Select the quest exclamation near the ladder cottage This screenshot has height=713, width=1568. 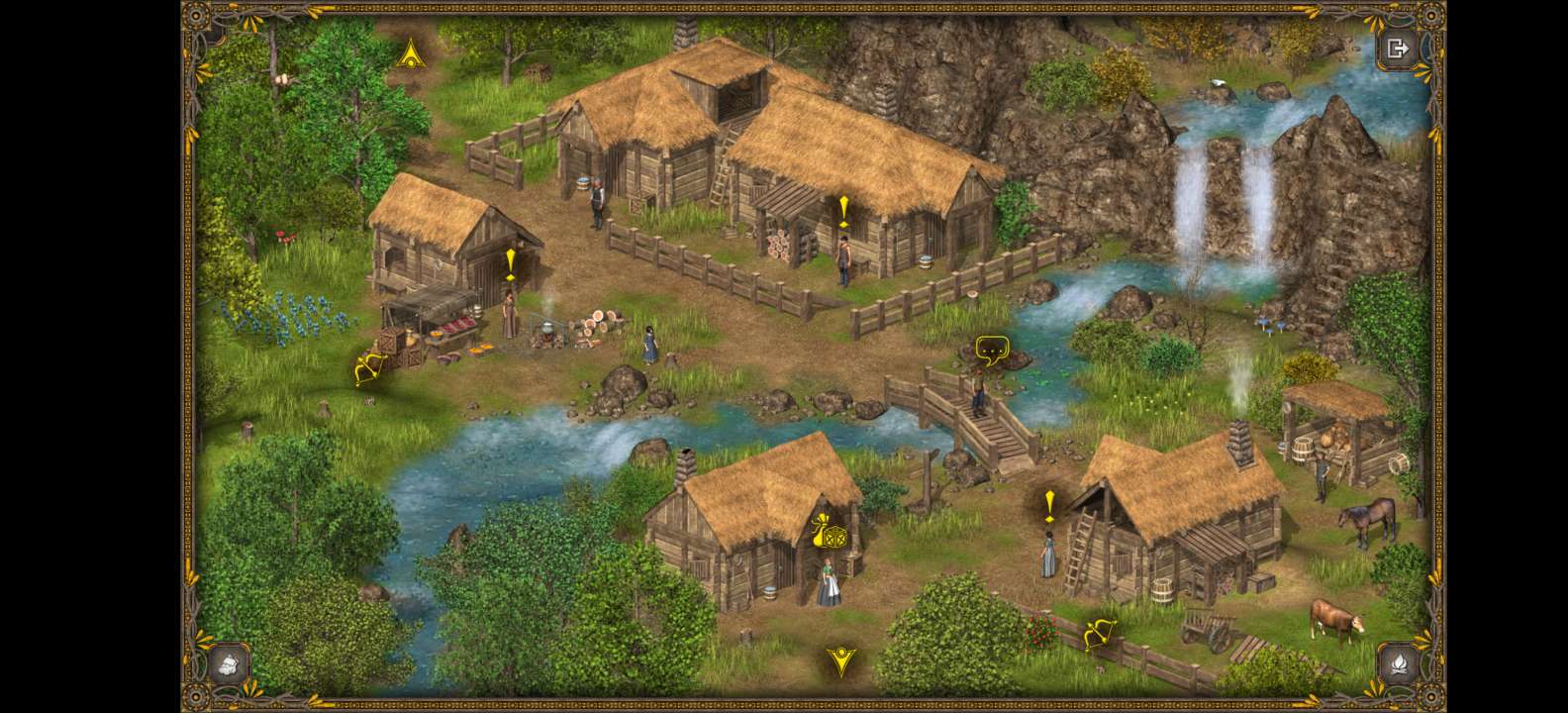point(1049,505)
